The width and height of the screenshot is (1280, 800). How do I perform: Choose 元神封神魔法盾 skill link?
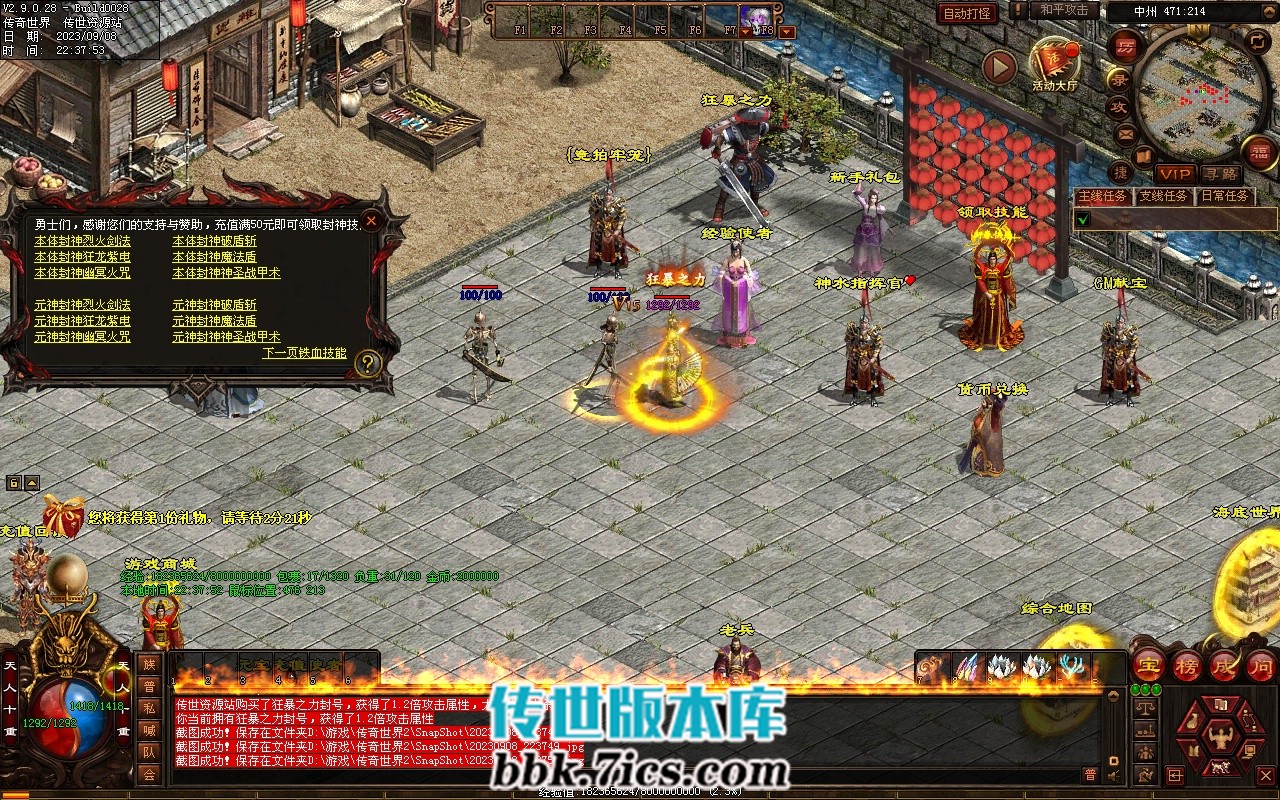214,321
